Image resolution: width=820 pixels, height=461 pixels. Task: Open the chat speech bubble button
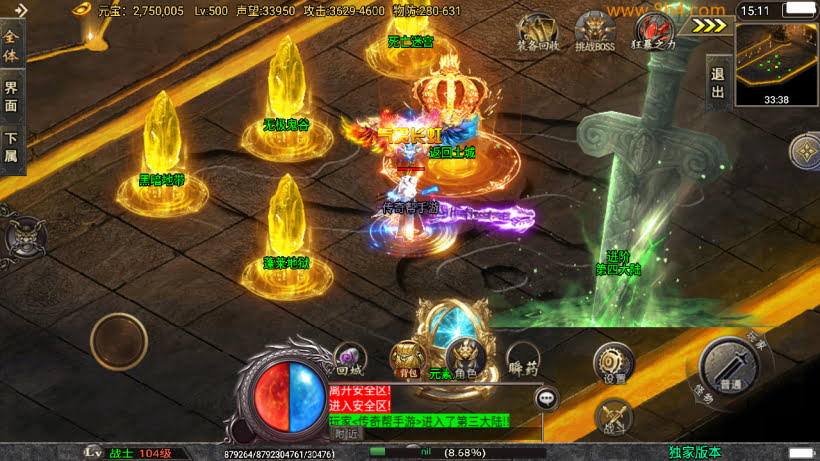pos(547,399)
